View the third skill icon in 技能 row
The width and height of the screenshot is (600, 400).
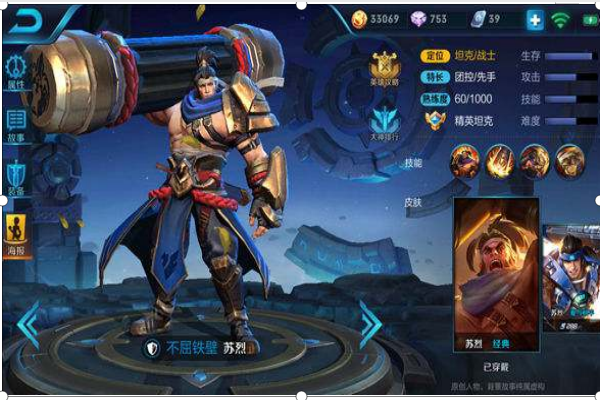pyautogui.click(x=534, y=160)
